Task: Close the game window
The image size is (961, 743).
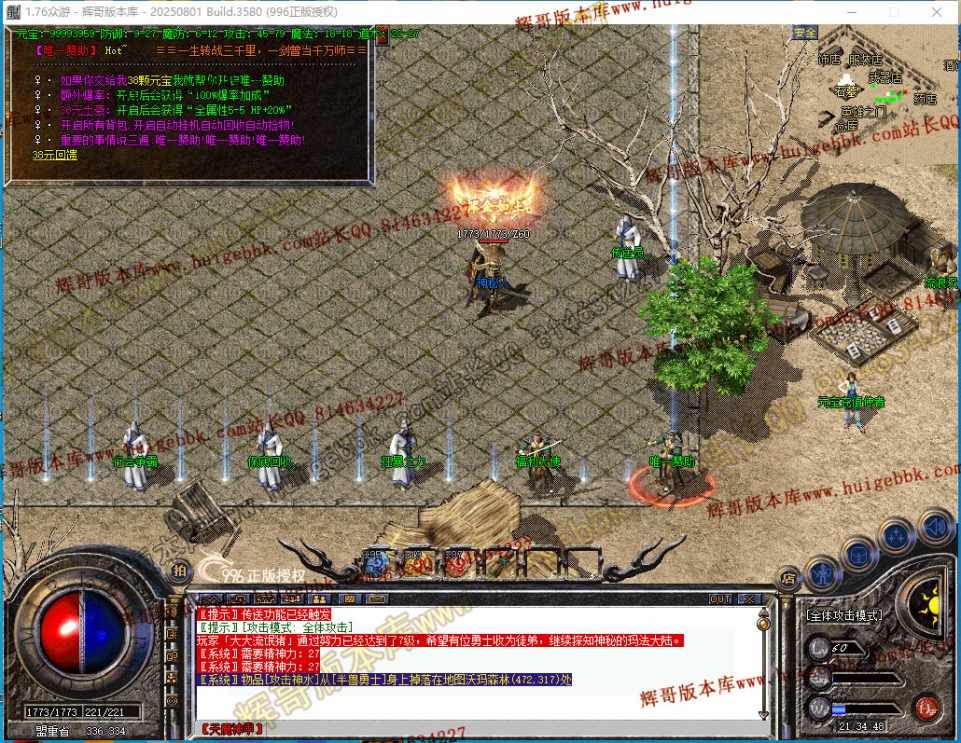Action: pyautogui.click(x=936, y=12)
